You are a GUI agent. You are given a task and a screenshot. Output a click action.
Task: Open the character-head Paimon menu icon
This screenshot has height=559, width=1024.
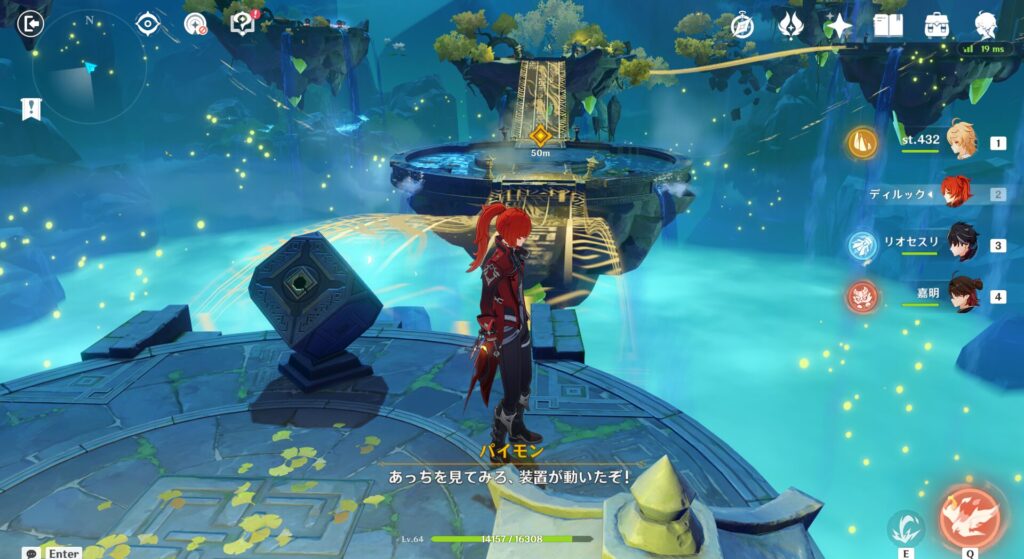(x=986, y=26)
